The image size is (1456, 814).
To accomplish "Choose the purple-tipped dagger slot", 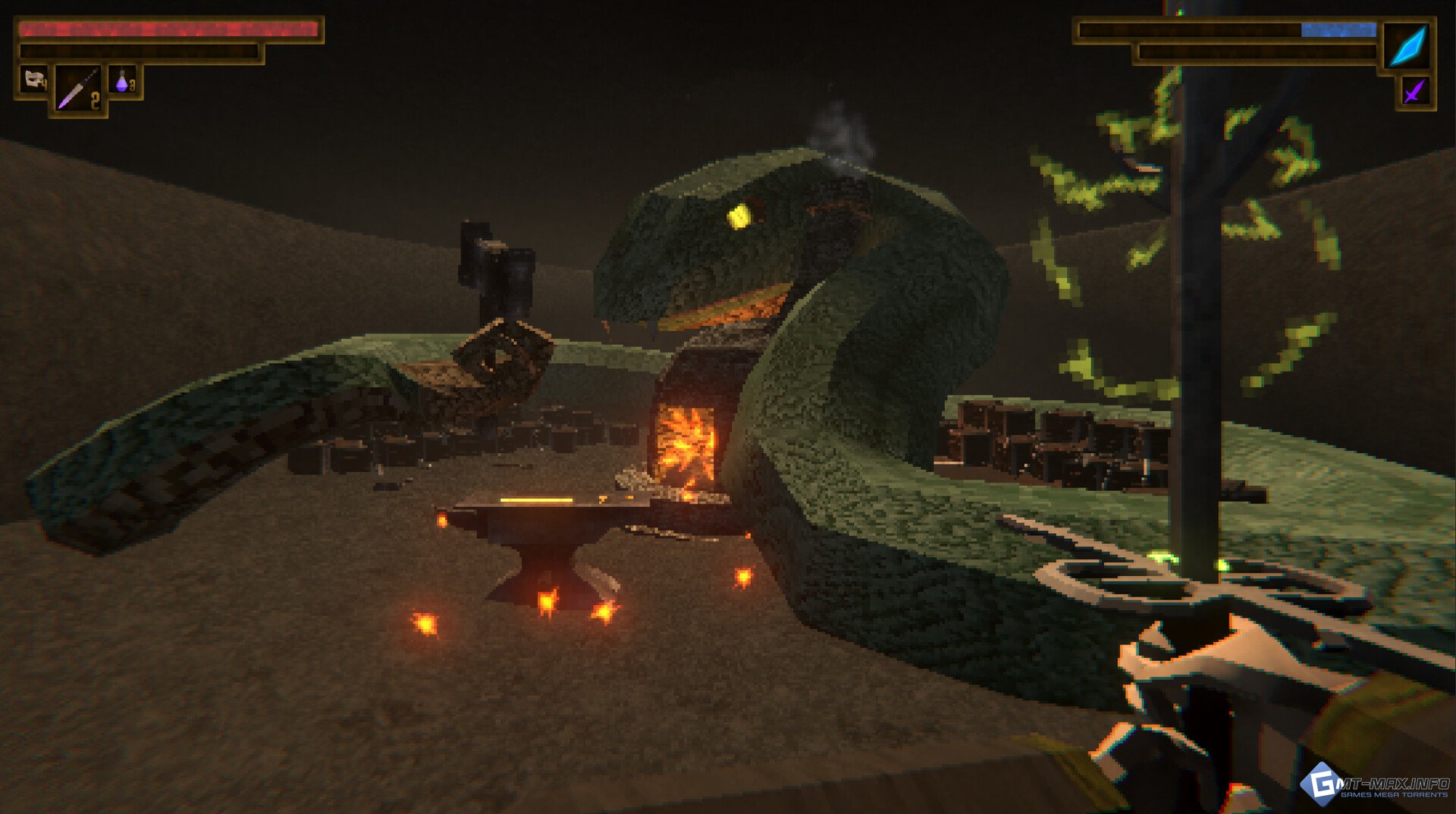I will 78,90.
